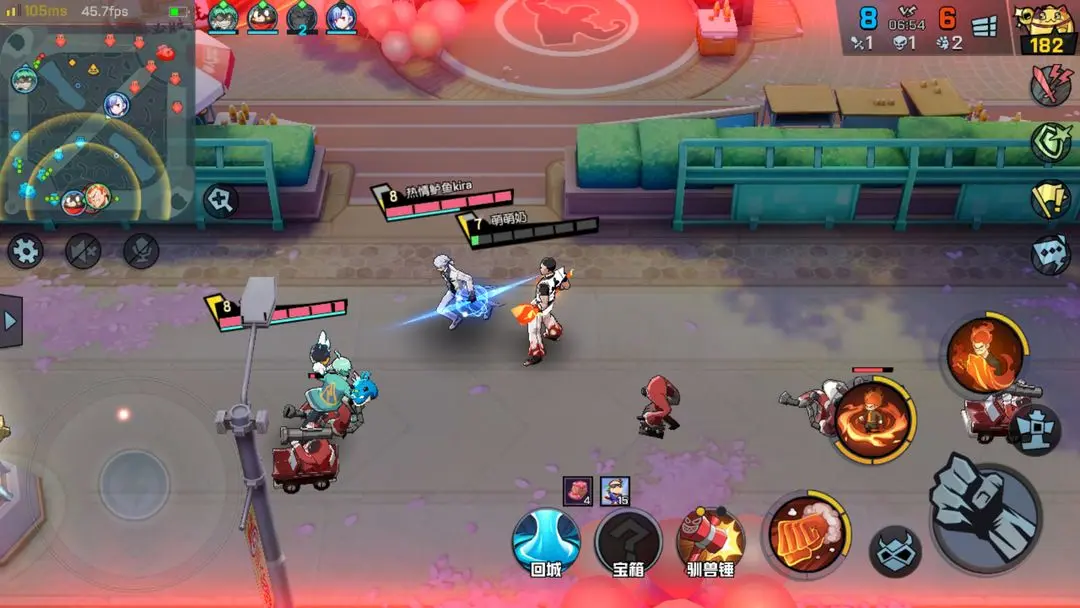Send the yellow flag alert signal
This screenshot has width=1080, height=608.
click(1051, 198)
